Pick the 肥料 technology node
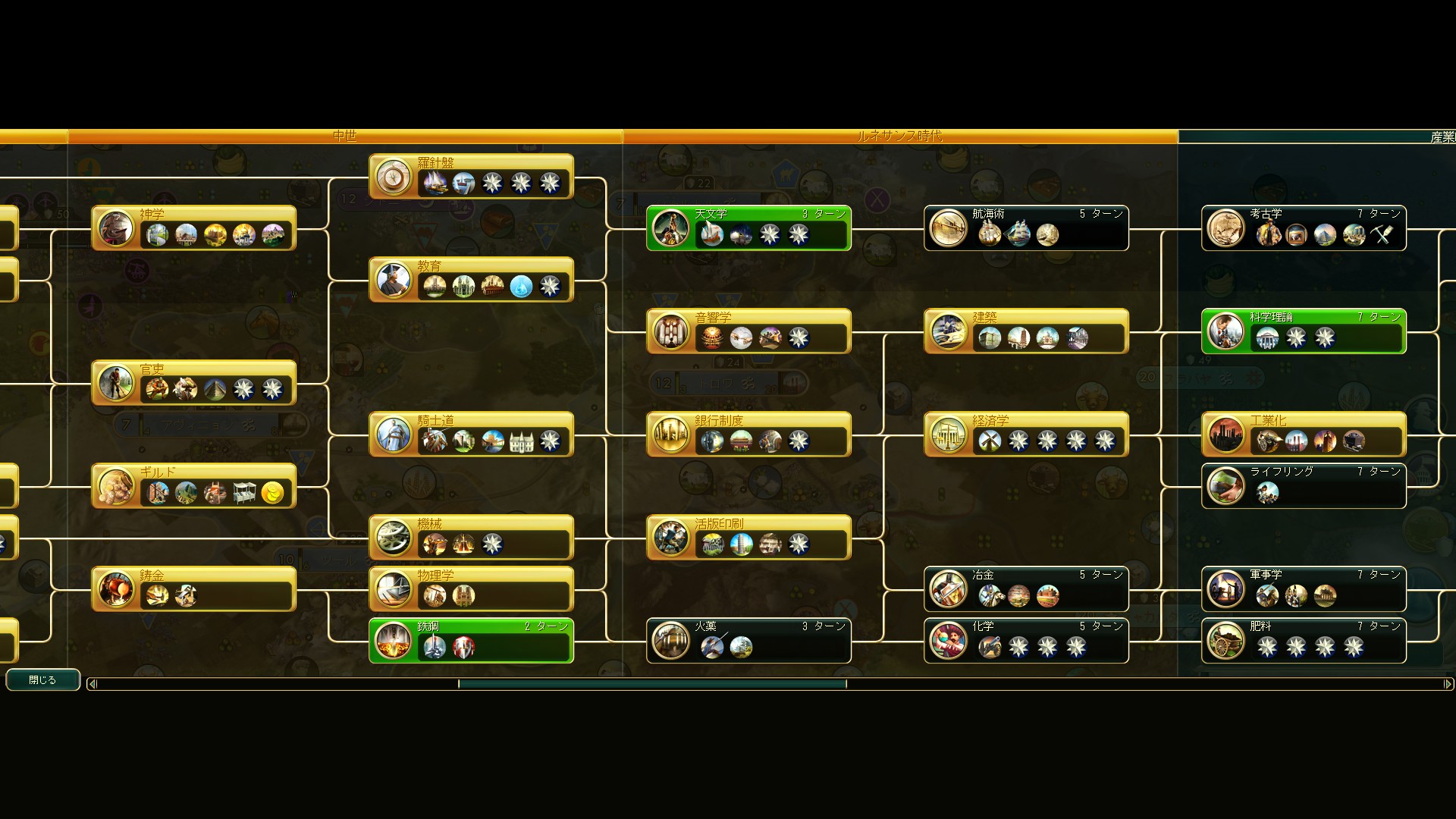 click(x=1304, y=640)
